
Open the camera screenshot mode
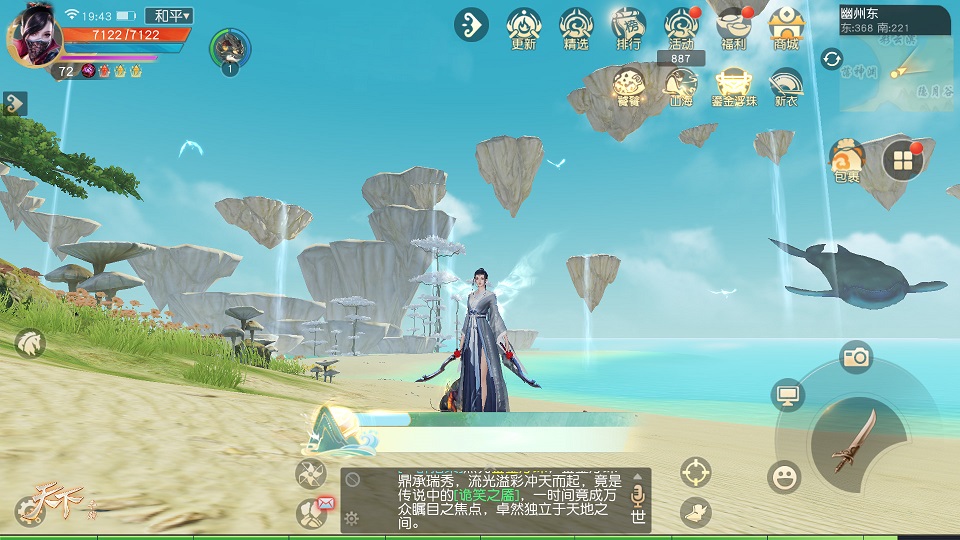[856, 357]
